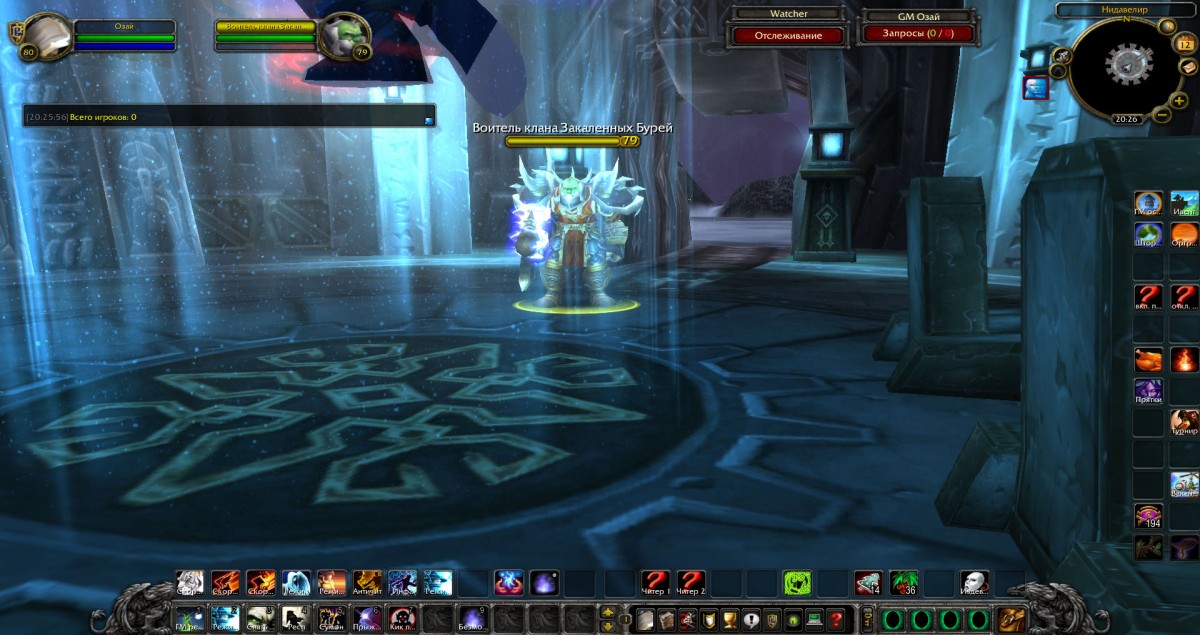
Task: Select the Озай player portrait frame
Action: pyautogui.click(x=45, y=37)
